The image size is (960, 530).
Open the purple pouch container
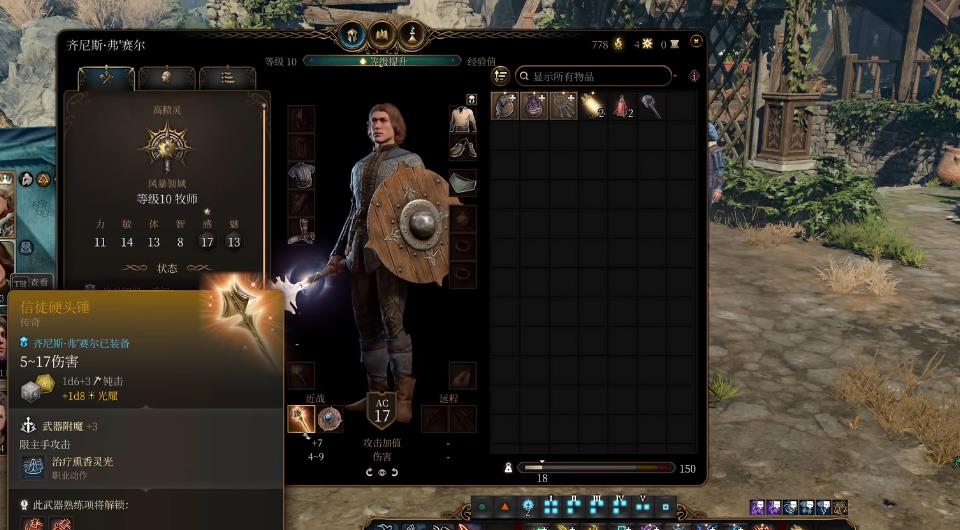(534, 106)
